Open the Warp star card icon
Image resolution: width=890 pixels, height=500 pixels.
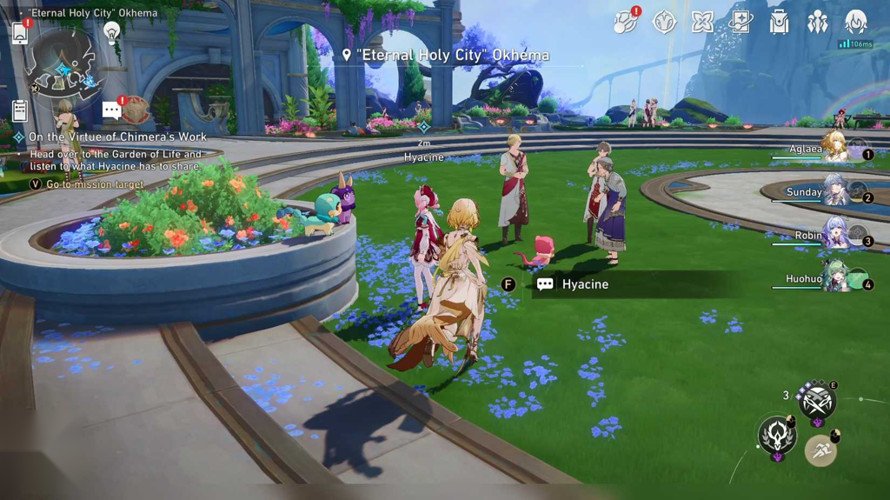(x=741, y=21)
